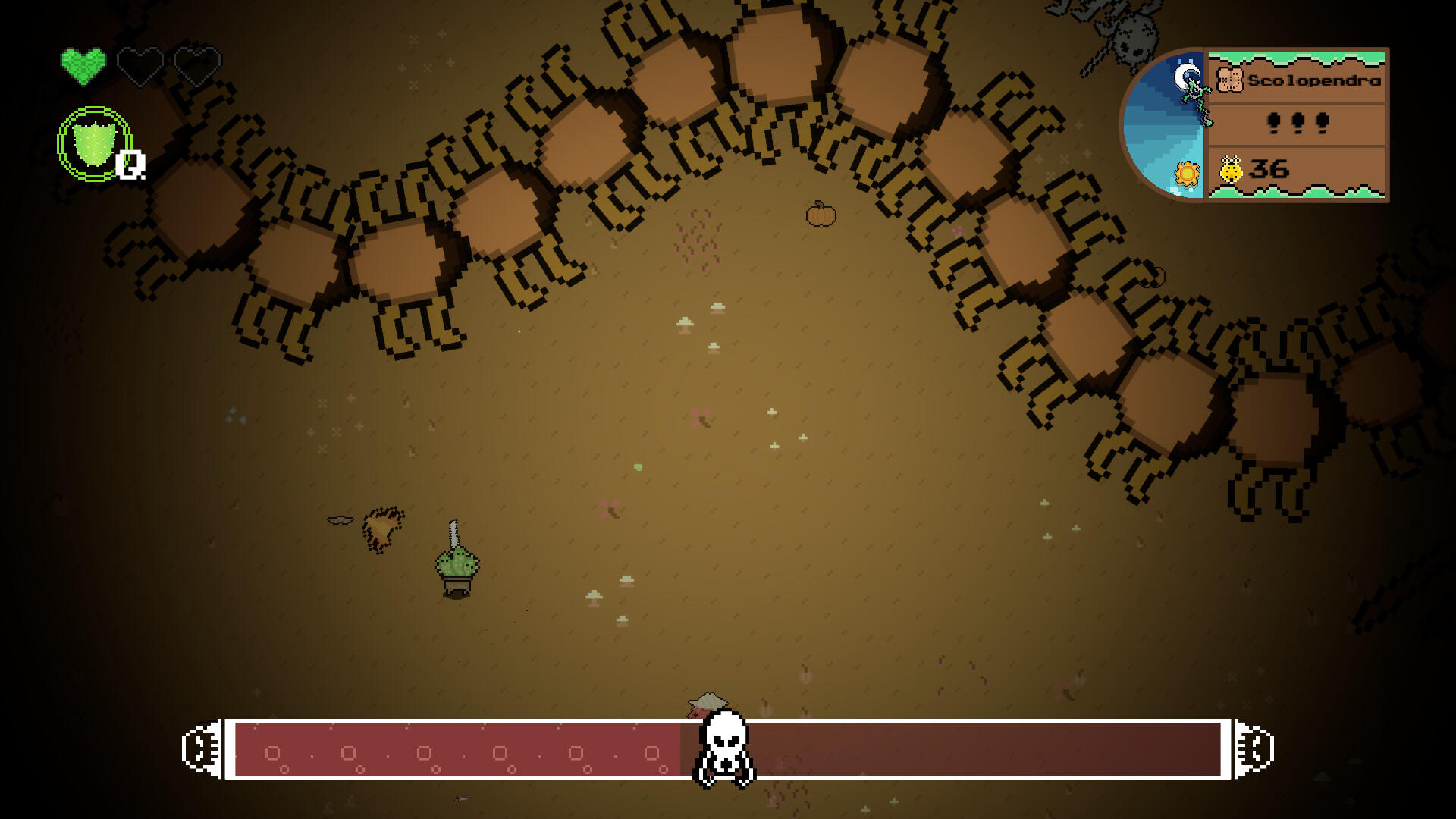The height and width of the screenshot is (819, 1456).
Task: Click the sun icon on the minimap
Action: tap(1185, 174)
